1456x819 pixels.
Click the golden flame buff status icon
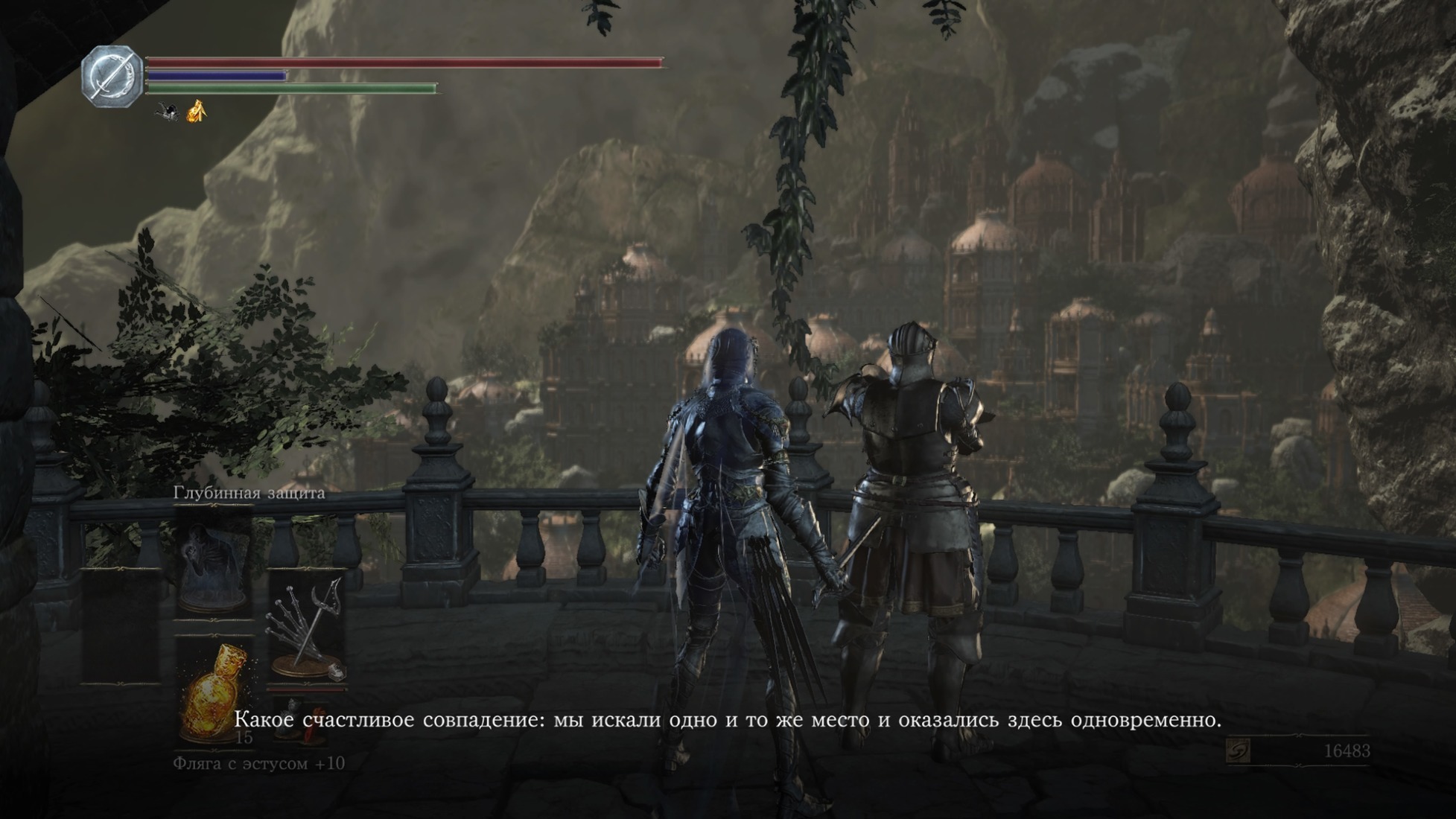click(196, 112)
